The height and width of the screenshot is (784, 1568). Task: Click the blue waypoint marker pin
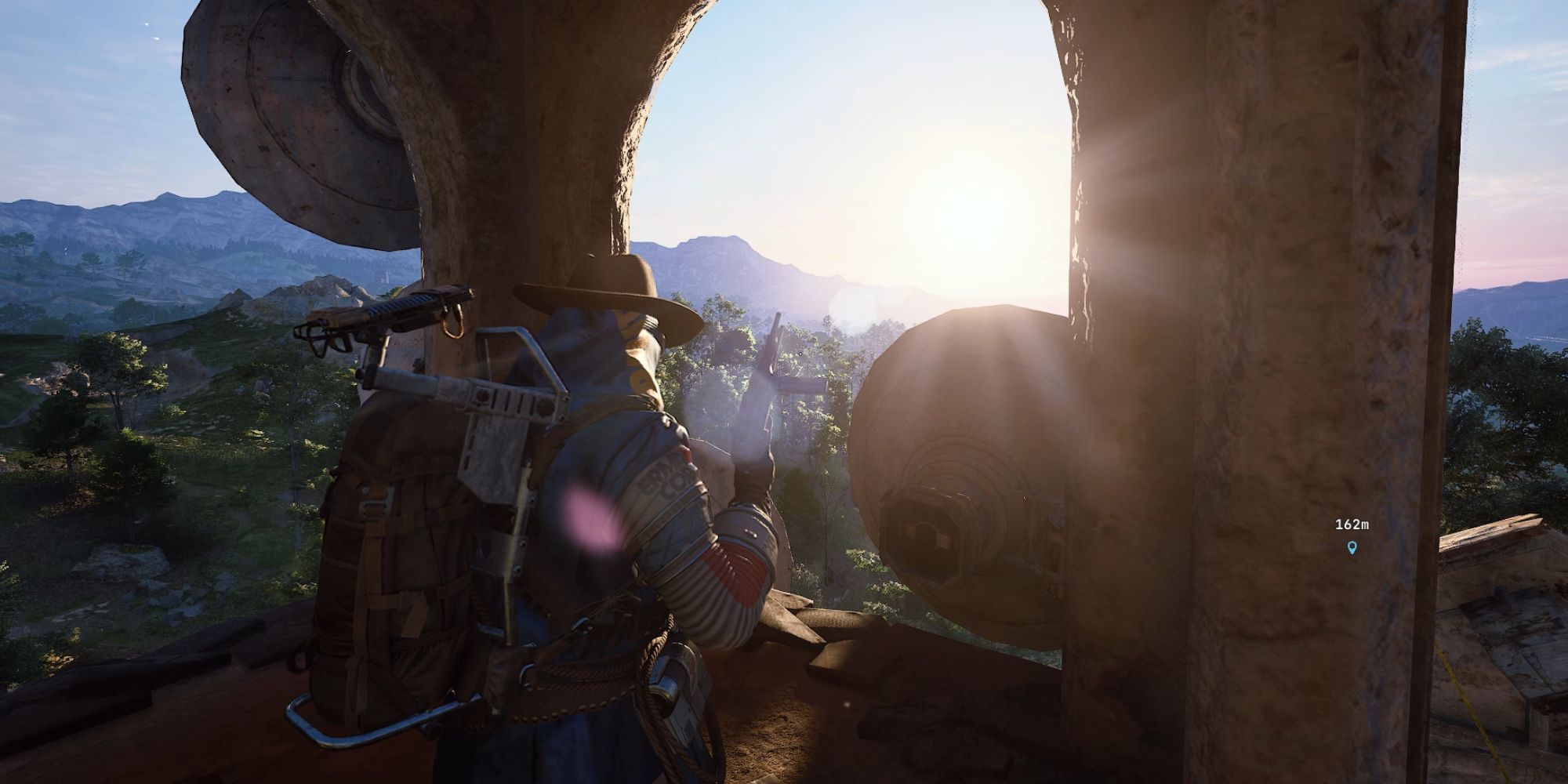pos(1351,548)
